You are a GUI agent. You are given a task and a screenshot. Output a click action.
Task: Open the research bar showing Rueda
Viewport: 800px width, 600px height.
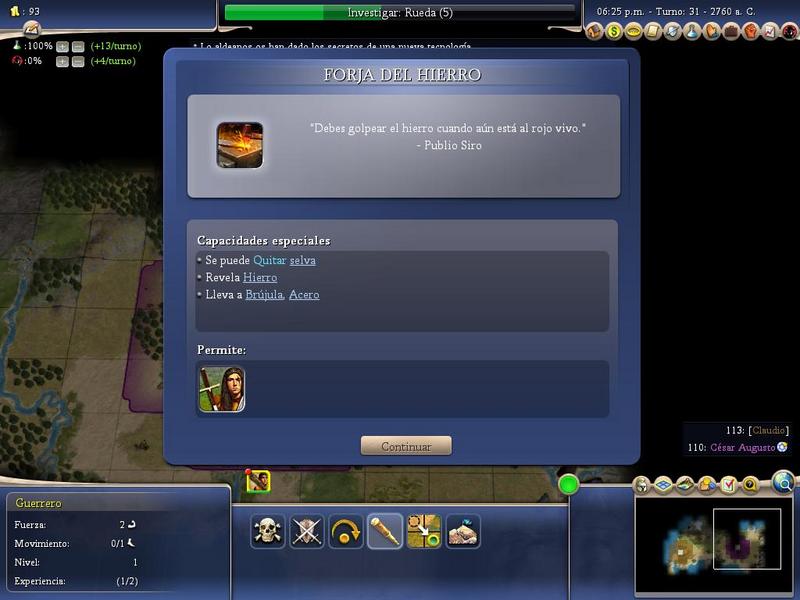click(x=400, y=13)
